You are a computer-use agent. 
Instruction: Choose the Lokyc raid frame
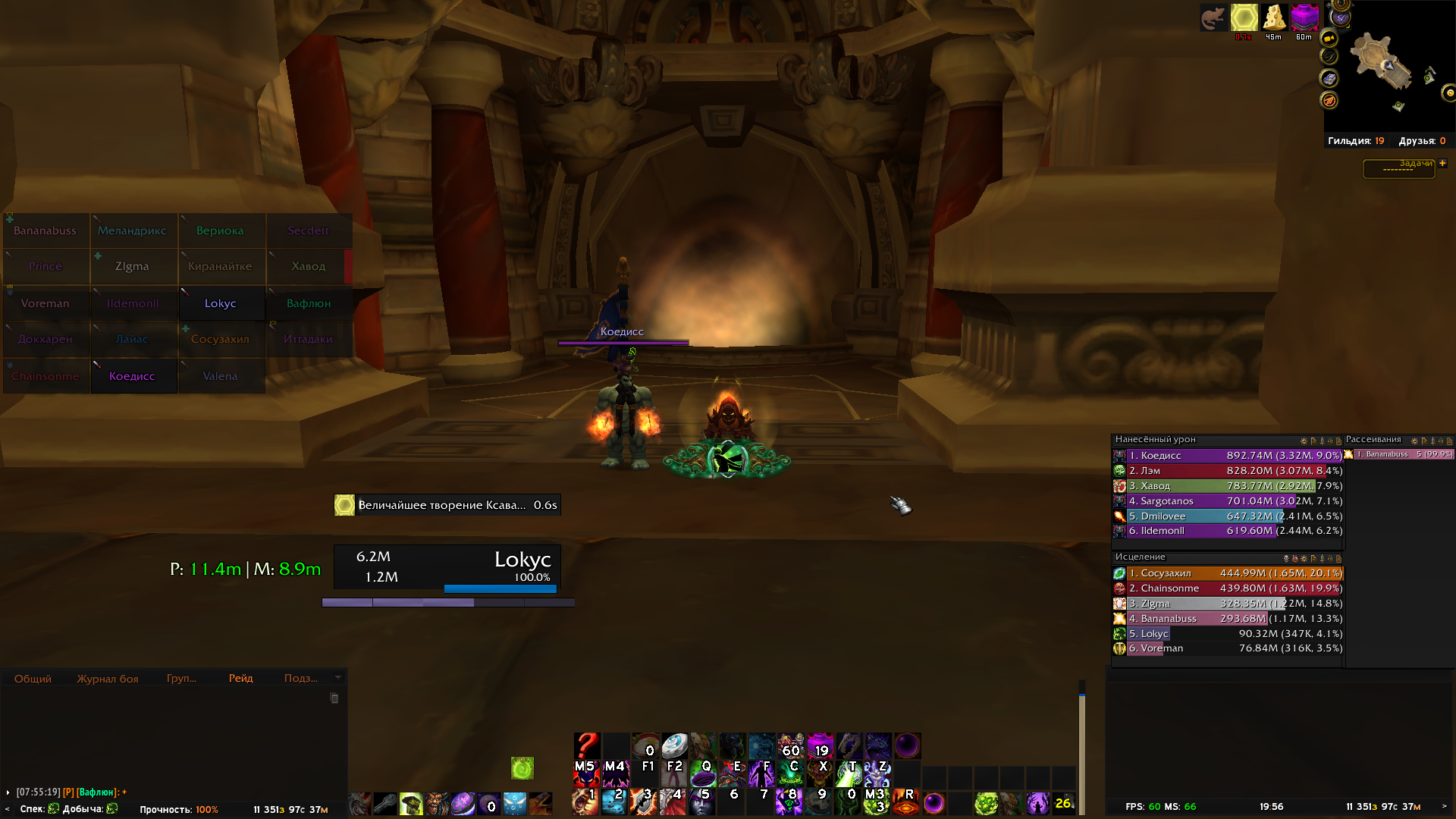coord(221,303)
